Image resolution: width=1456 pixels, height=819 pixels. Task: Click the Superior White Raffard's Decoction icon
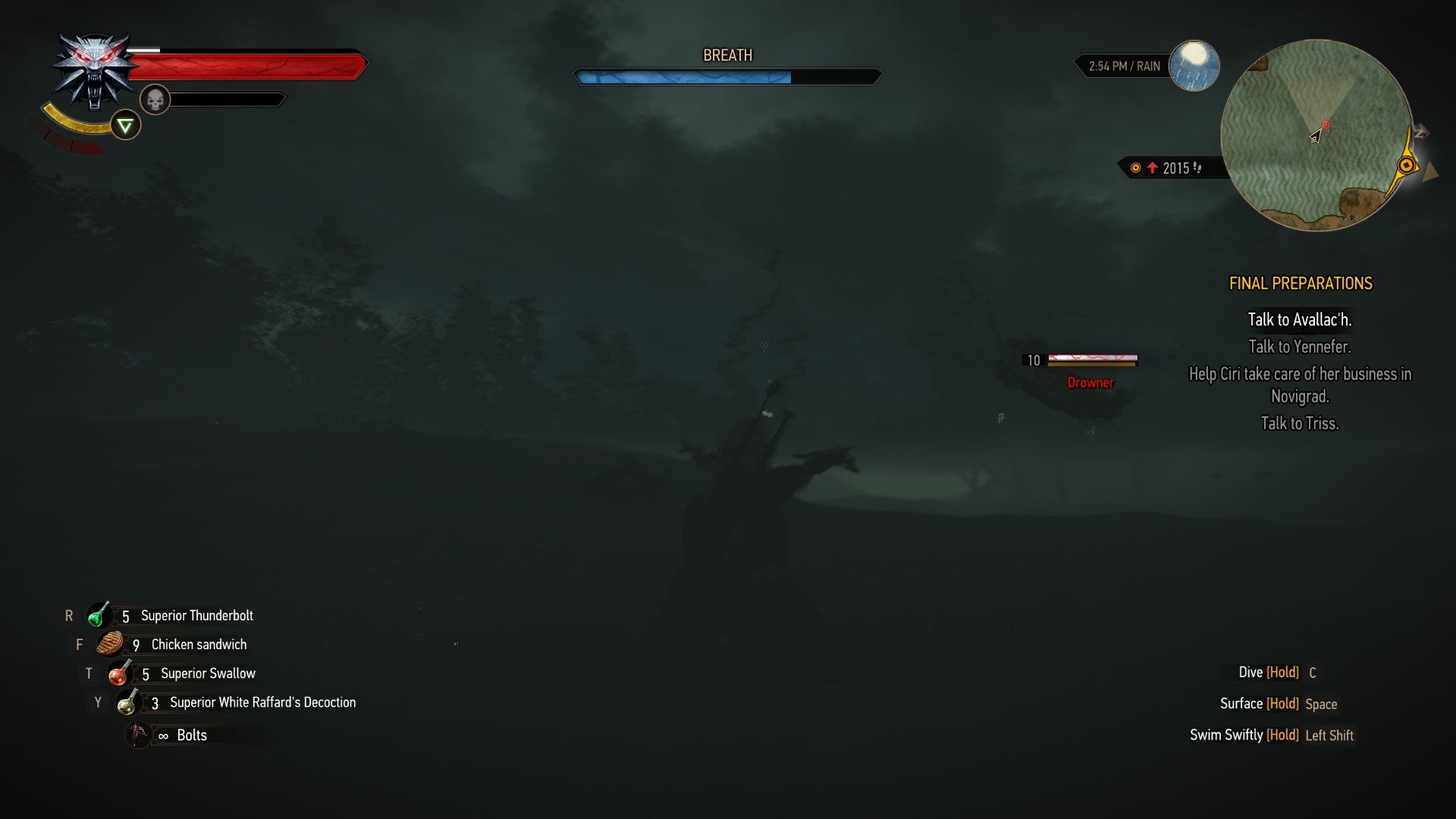(x=127, y=702)
